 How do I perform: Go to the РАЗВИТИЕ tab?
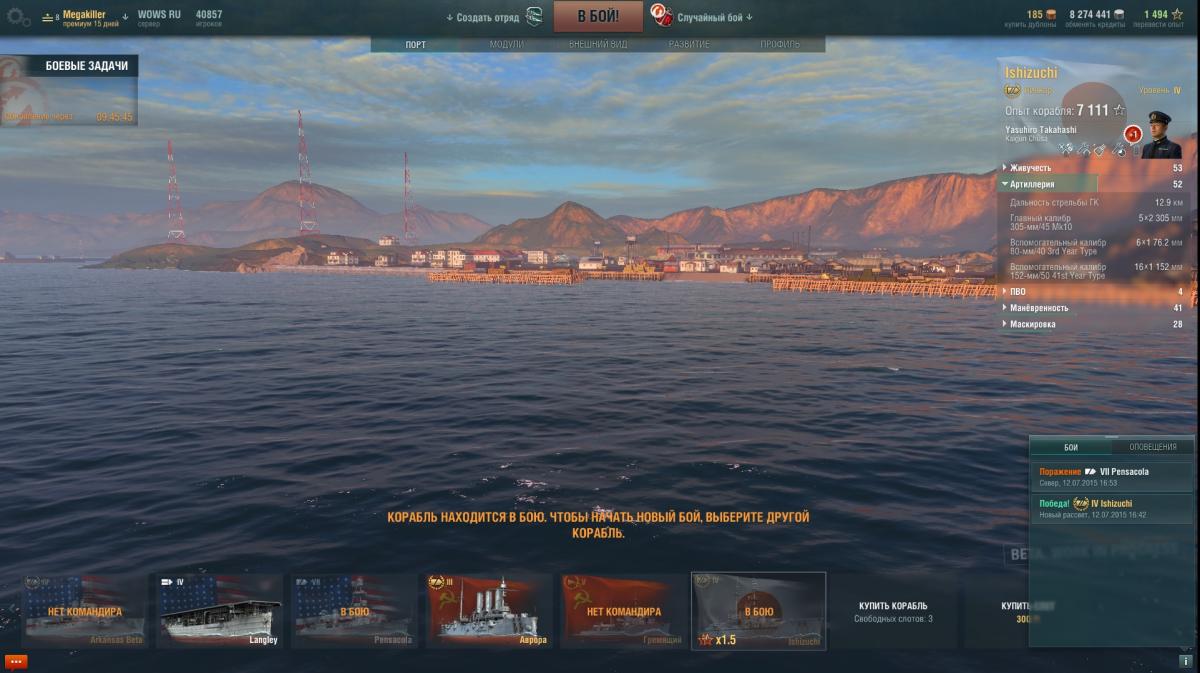tap(689, 44)
